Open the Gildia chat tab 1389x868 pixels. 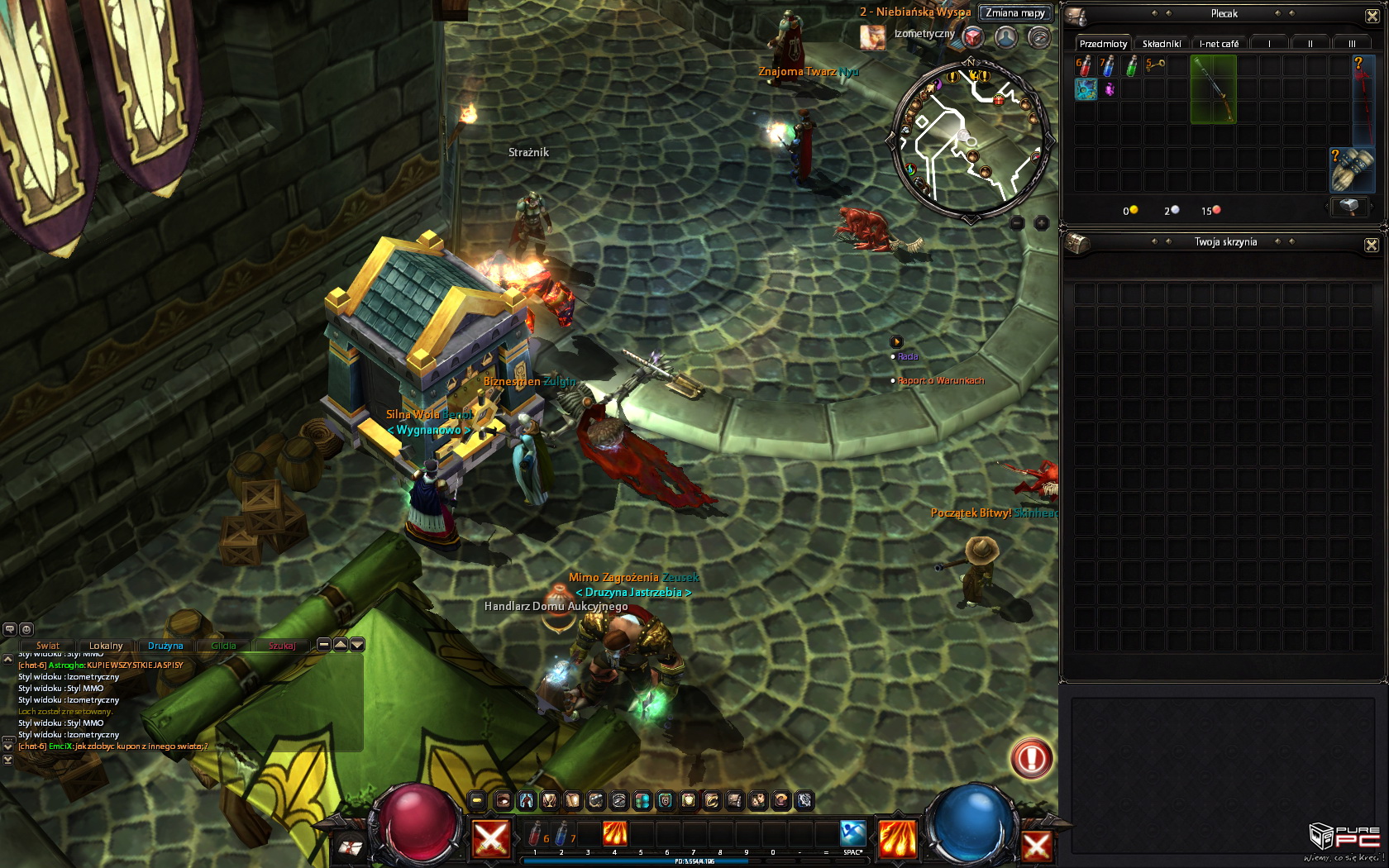point(223,646)
